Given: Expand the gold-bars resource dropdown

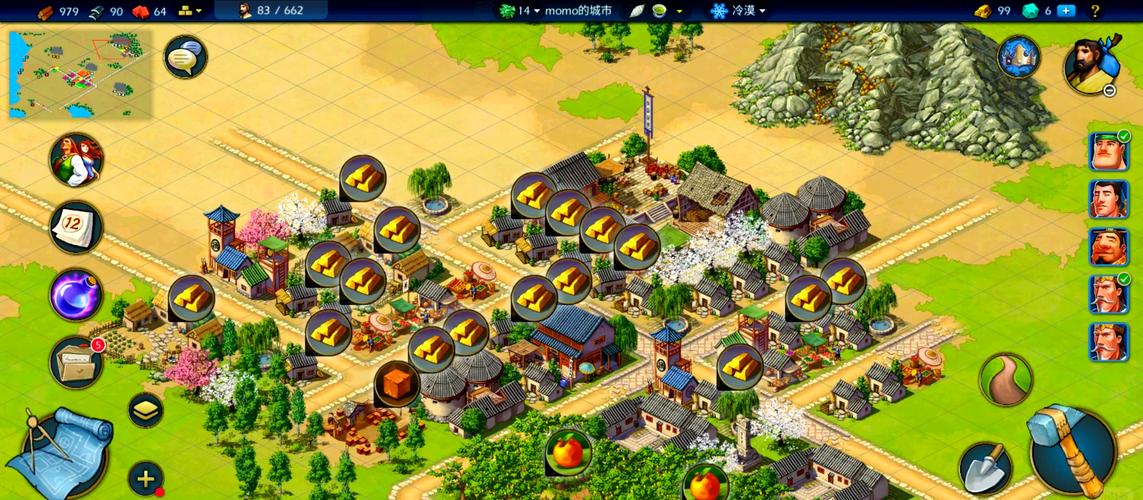Looking at the screenshot, I should [190, 11].
